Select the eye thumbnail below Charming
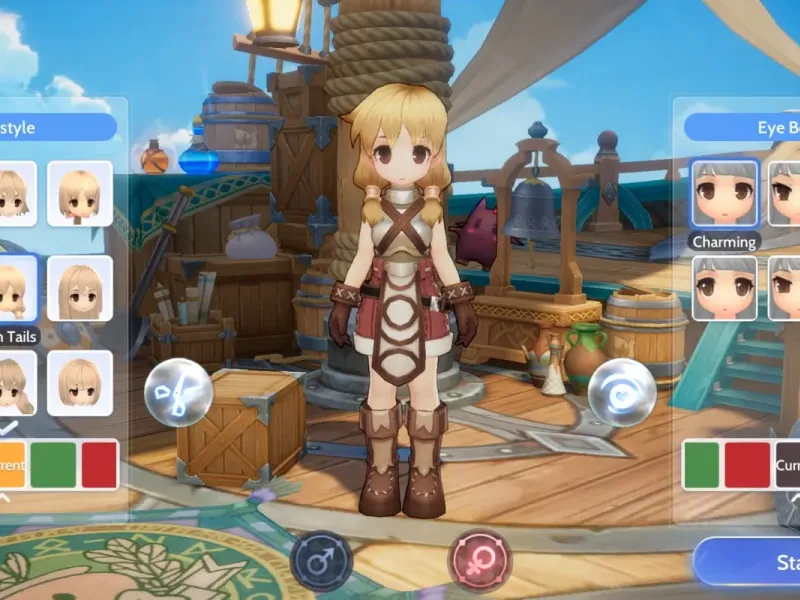The image size is (800, 600). pos(724,289)
